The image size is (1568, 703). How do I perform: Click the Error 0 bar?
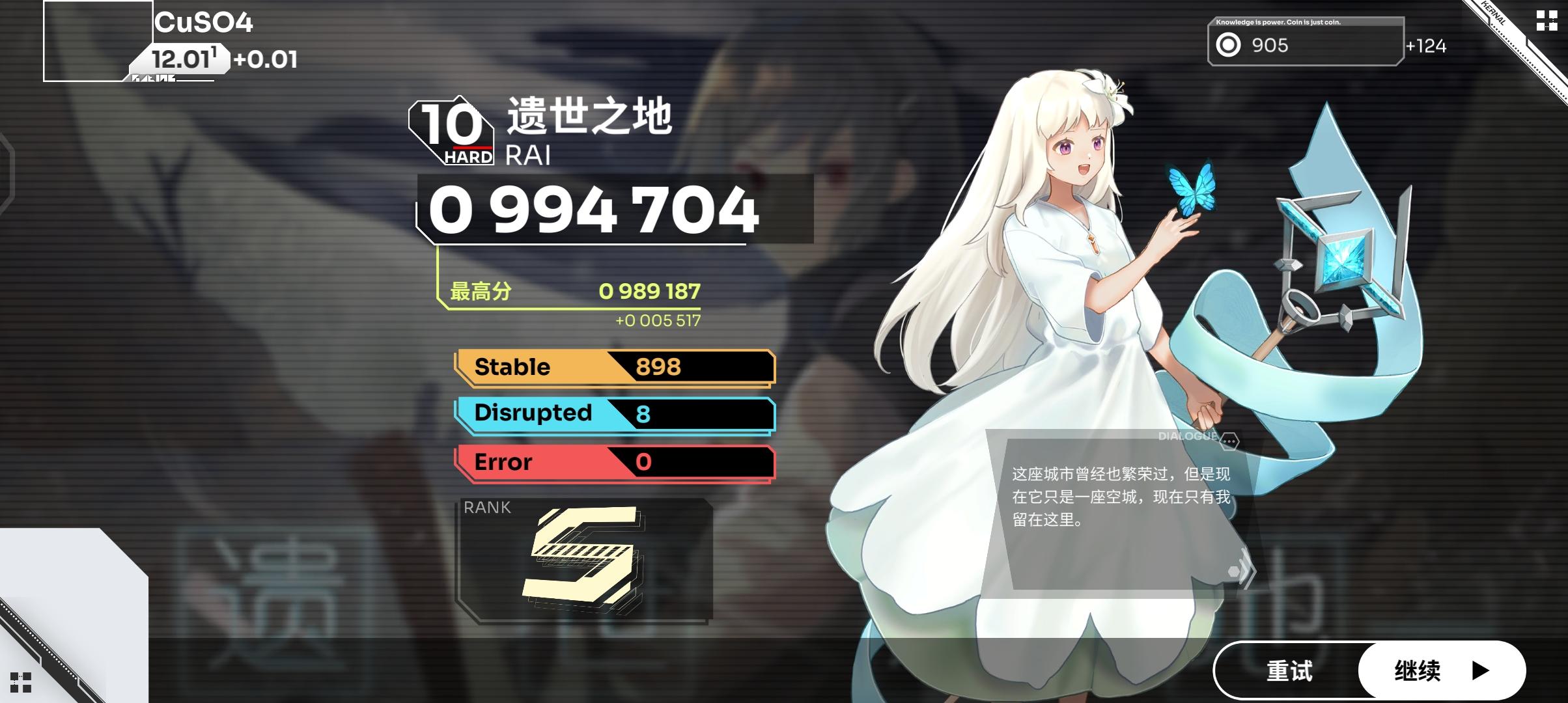point(615,462)
